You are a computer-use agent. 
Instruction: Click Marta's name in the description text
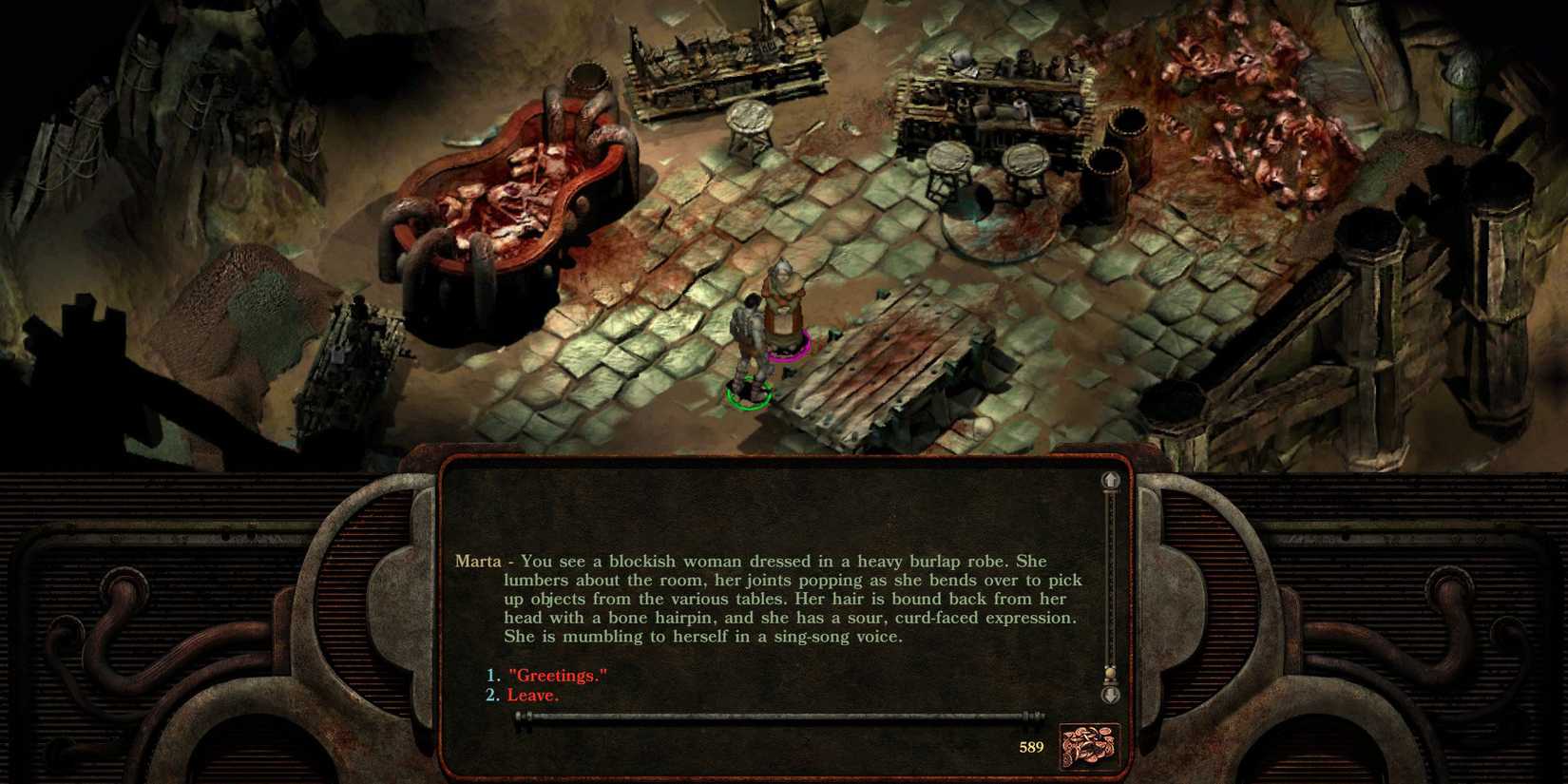pyautogui.click(x=477, y=561)
